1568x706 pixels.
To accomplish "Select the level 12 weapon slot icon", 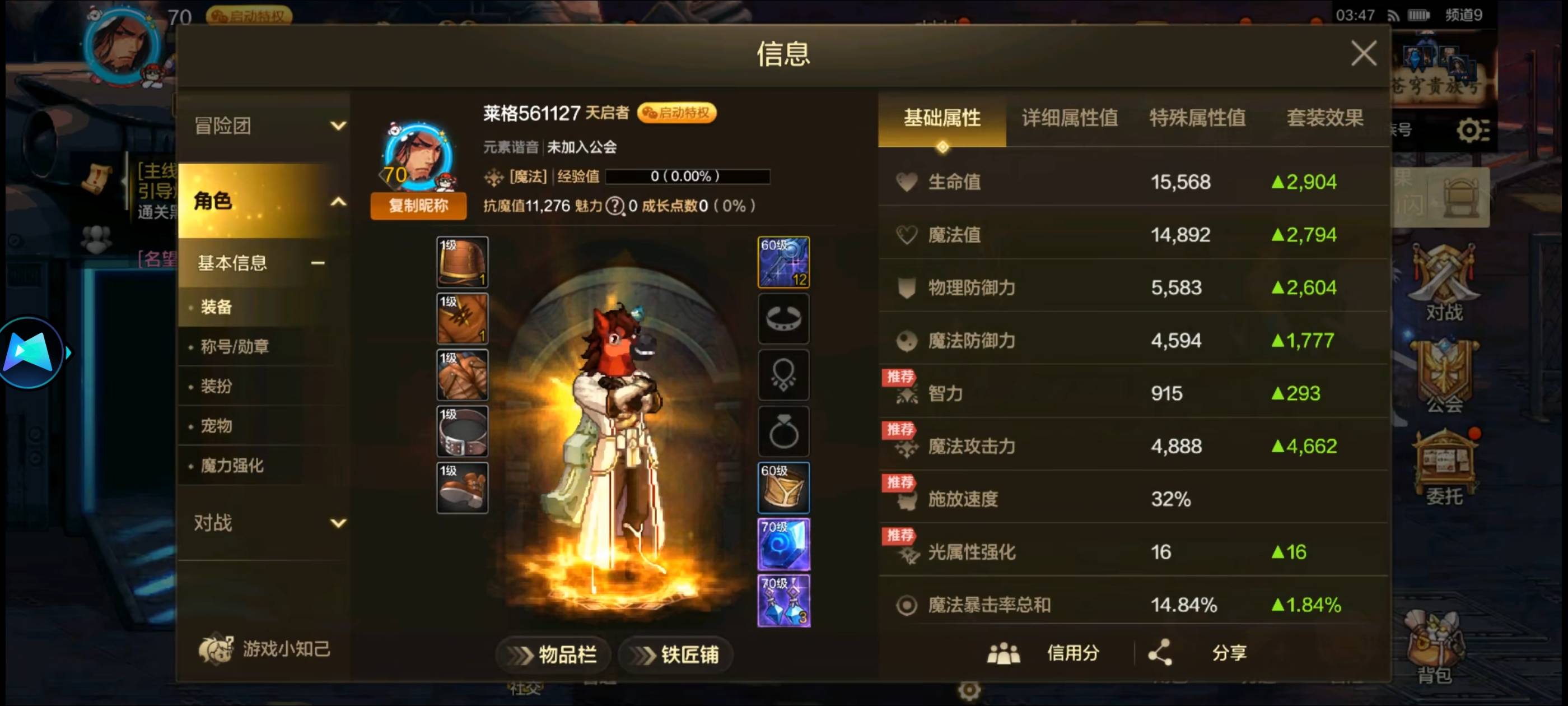I will coord(783,263).
